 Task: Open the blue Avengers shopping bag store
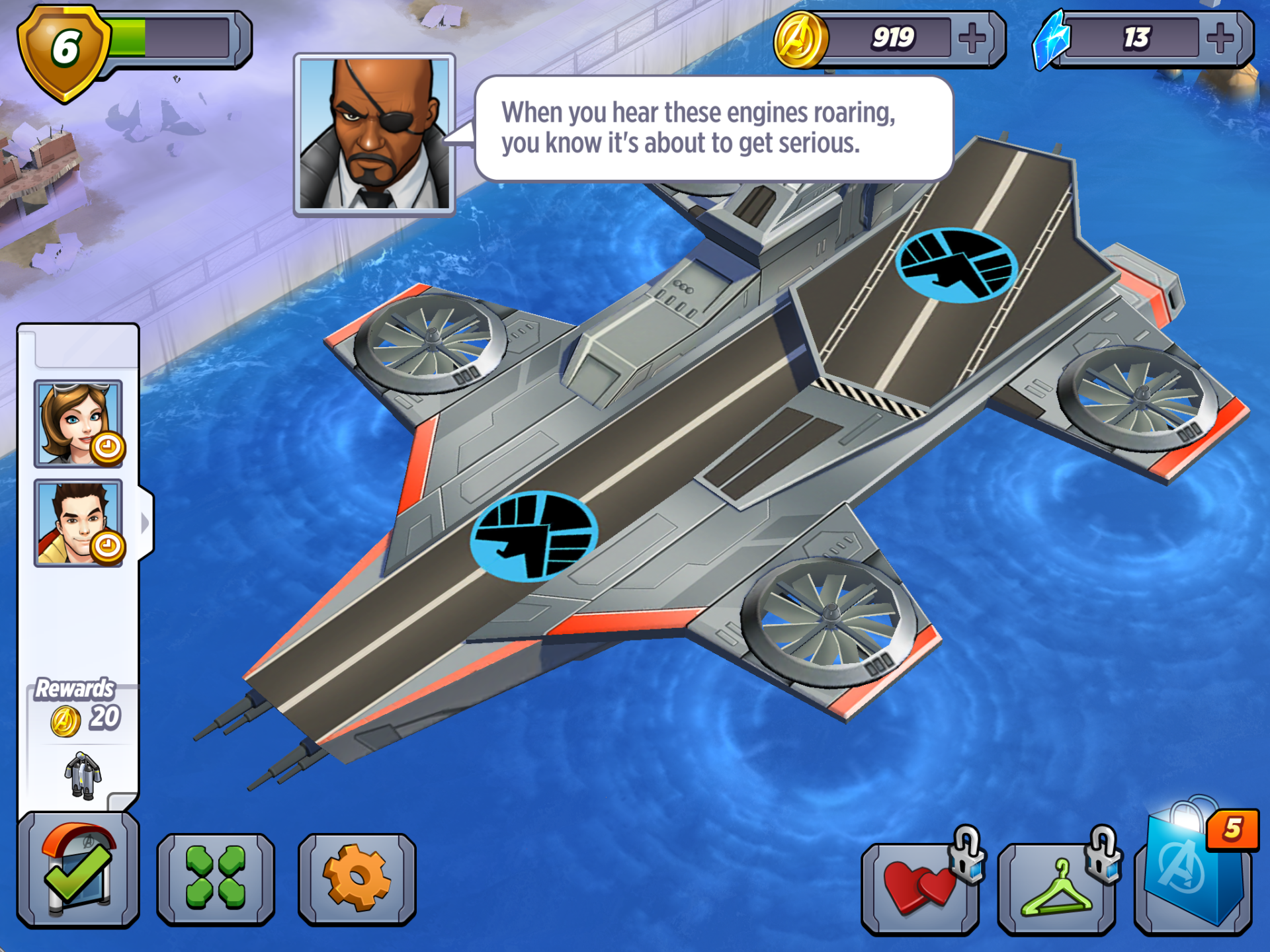click(x=1194, y=873)
